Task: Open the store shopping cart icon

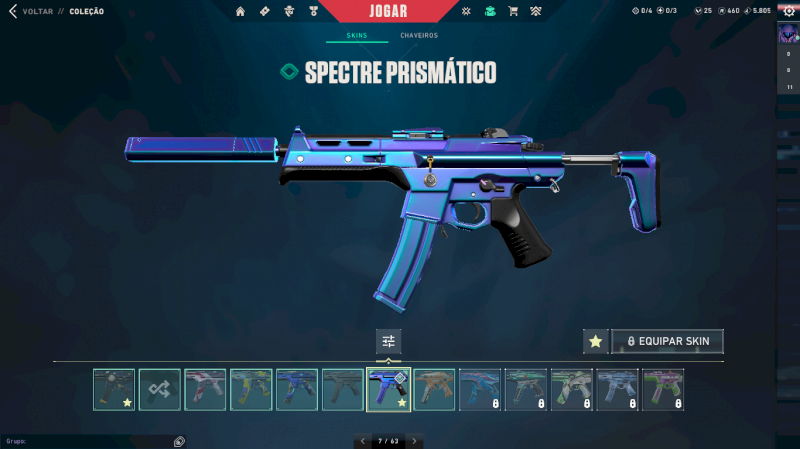Action: pos(513,11)
